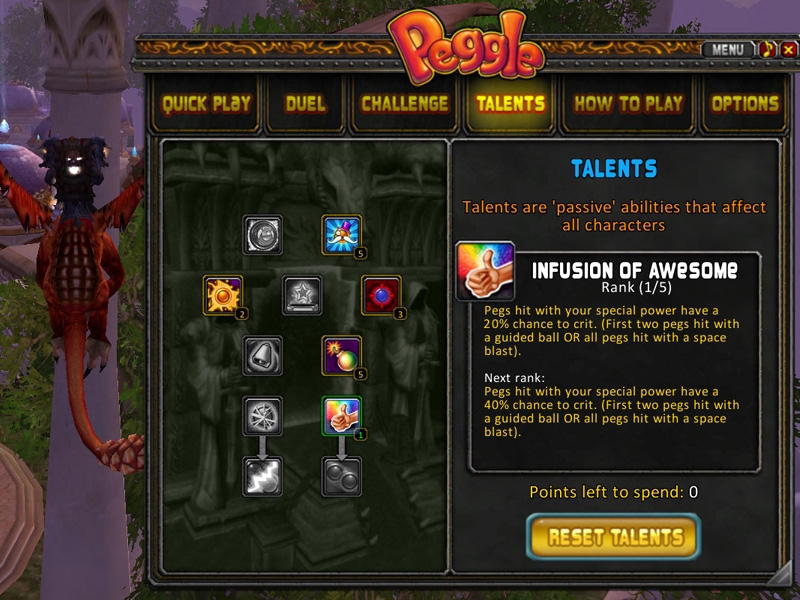
Task: Select the blue orb on red talent
Action: (x=381, y=295)
